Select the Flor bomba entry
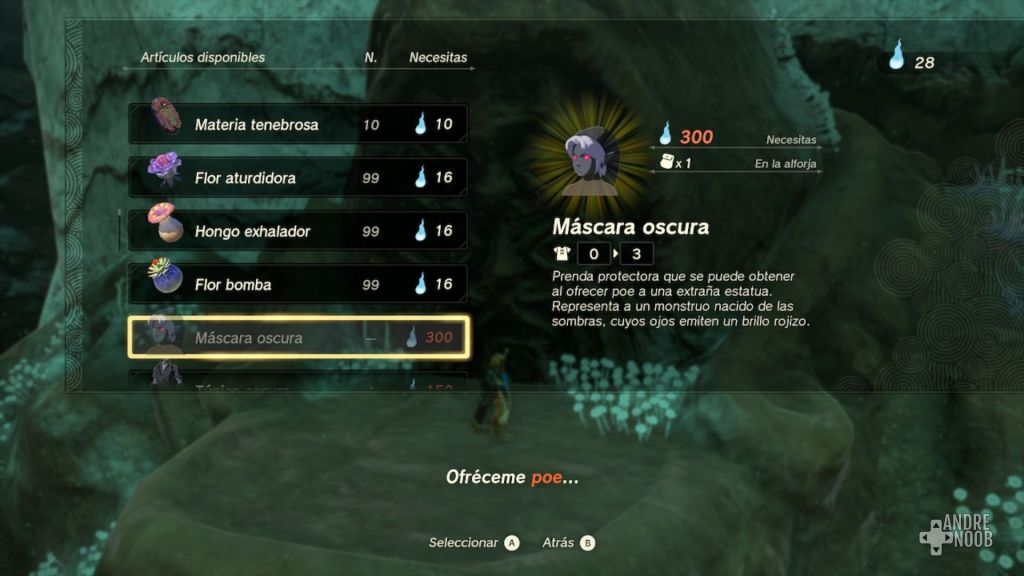This screenshot has width=1024, height=576. [298, 284]
